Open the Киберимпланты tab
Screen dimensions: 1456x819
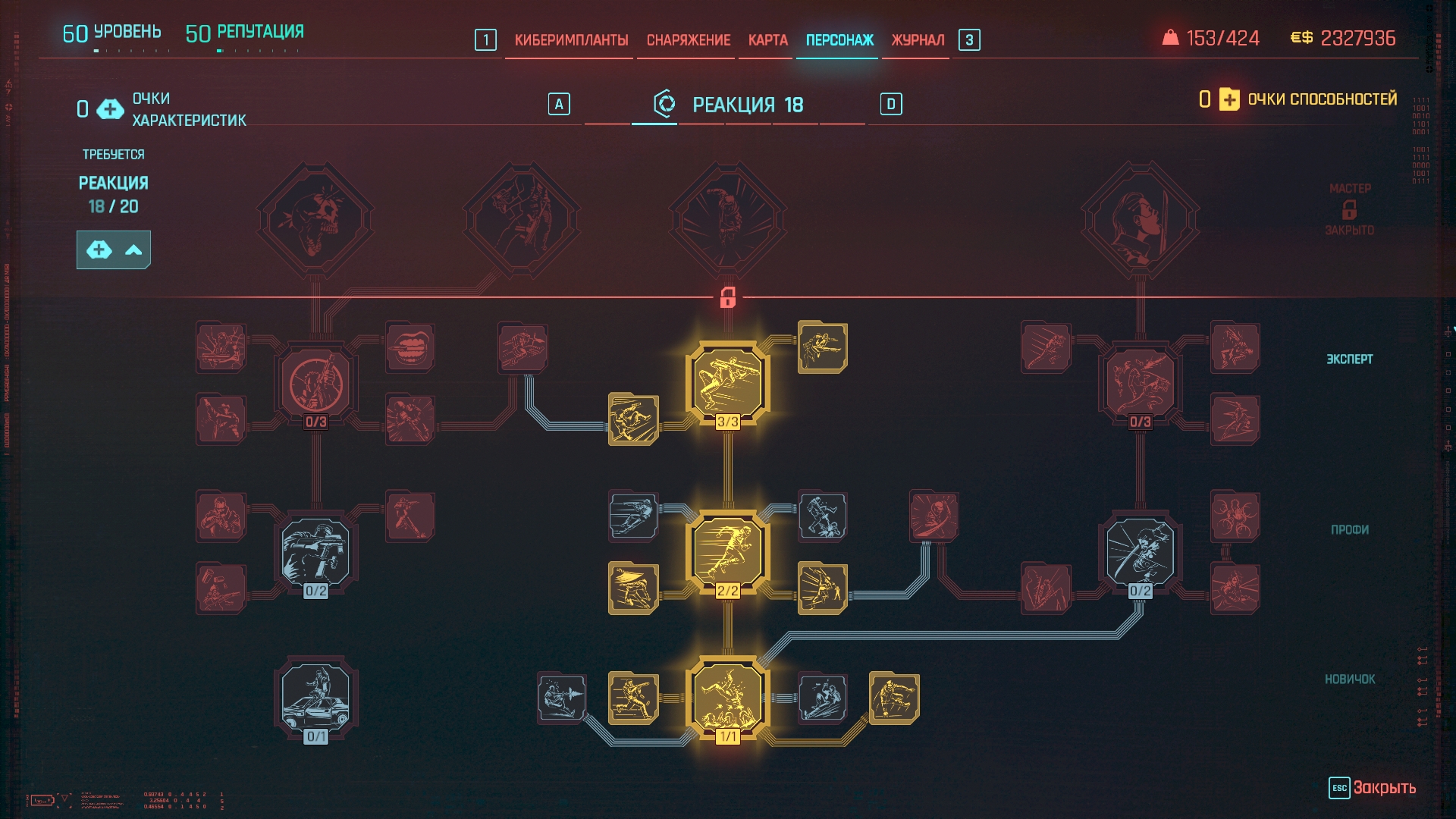click(571, 40)
